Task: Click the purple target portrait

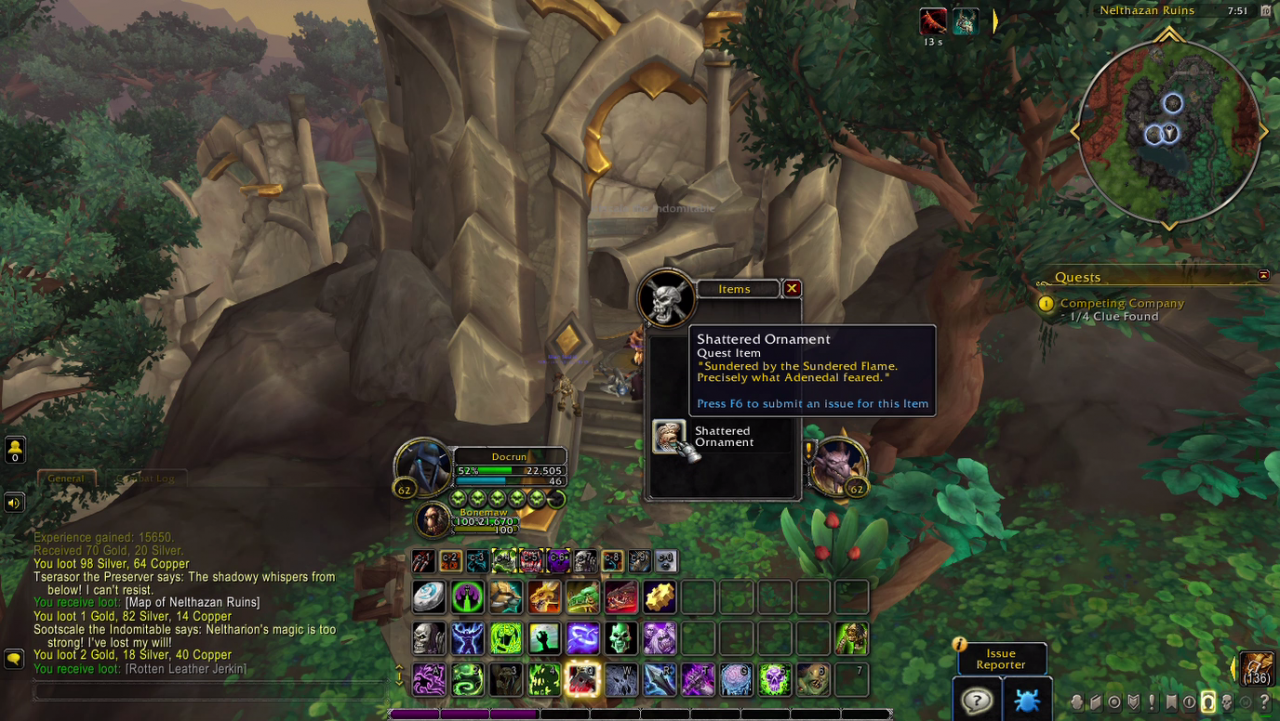Action: pyautogui.click(x=838, y=466)
